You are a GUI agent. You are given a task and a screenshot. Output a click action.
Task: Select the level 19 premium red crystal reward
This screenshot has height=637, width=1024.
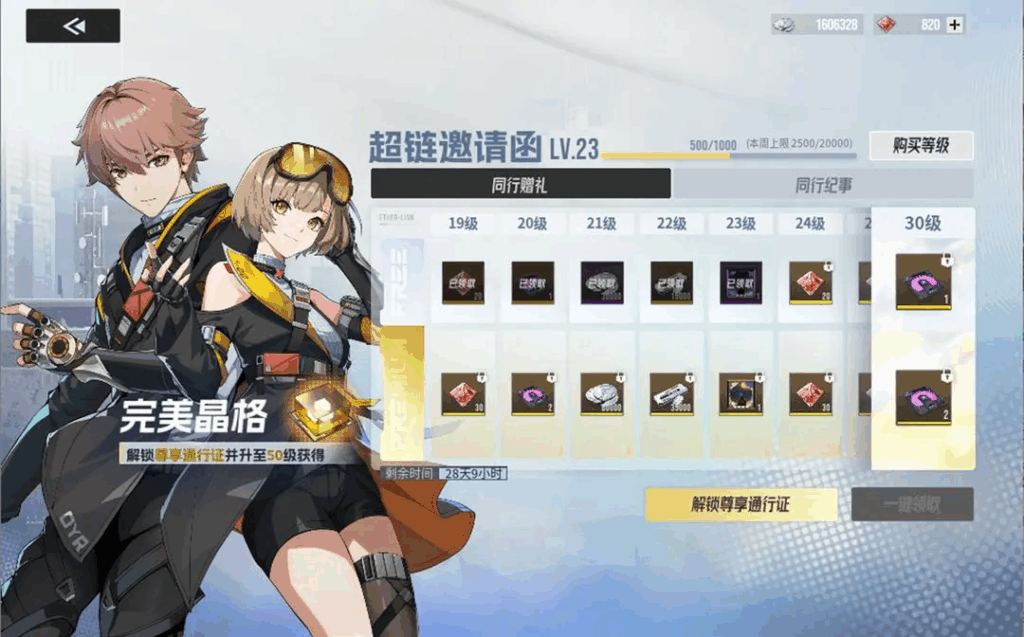pyautogui.click(x=463, y=394)
